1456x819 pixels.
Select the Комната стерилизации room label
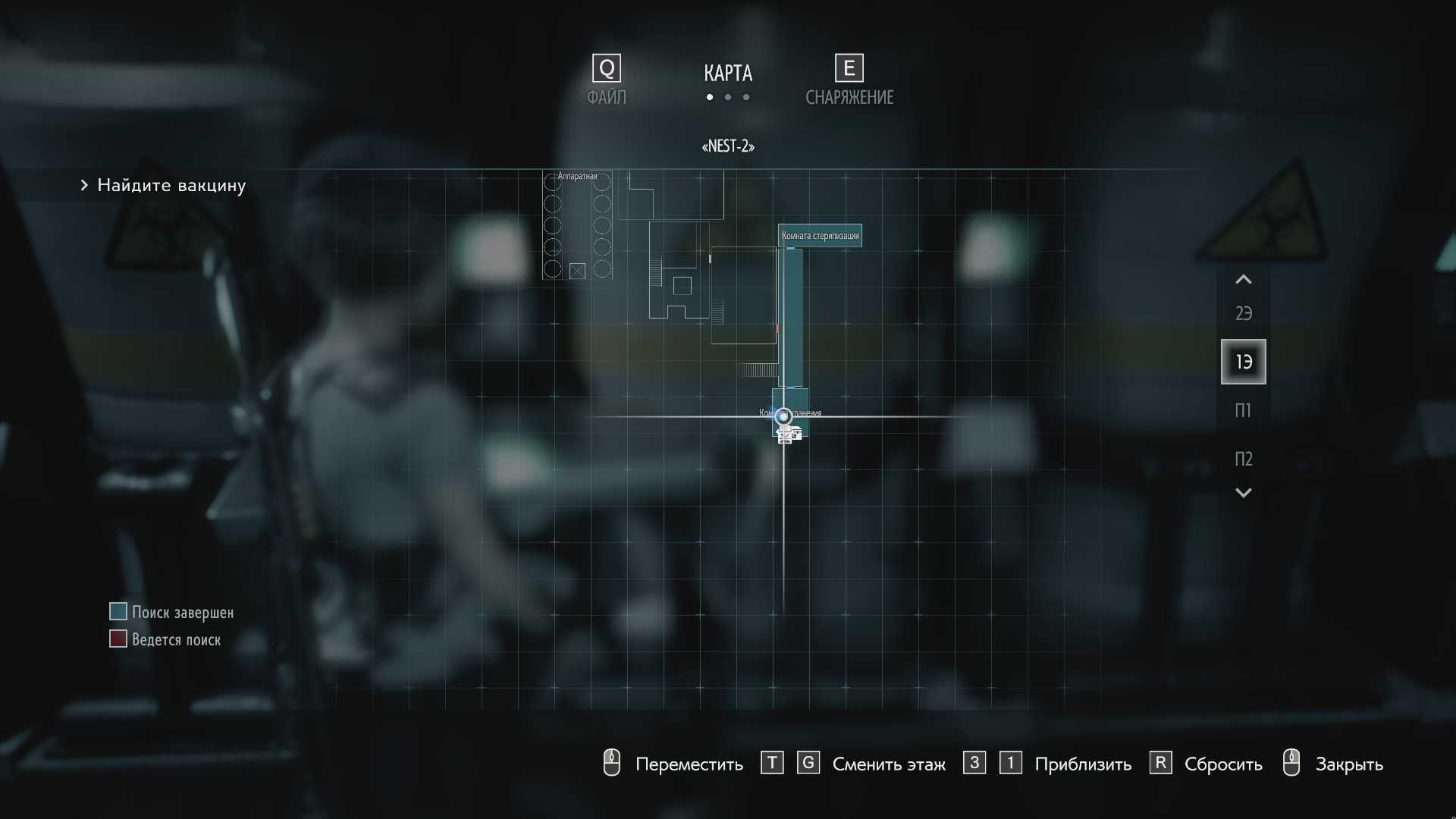[x=820, y=236]
